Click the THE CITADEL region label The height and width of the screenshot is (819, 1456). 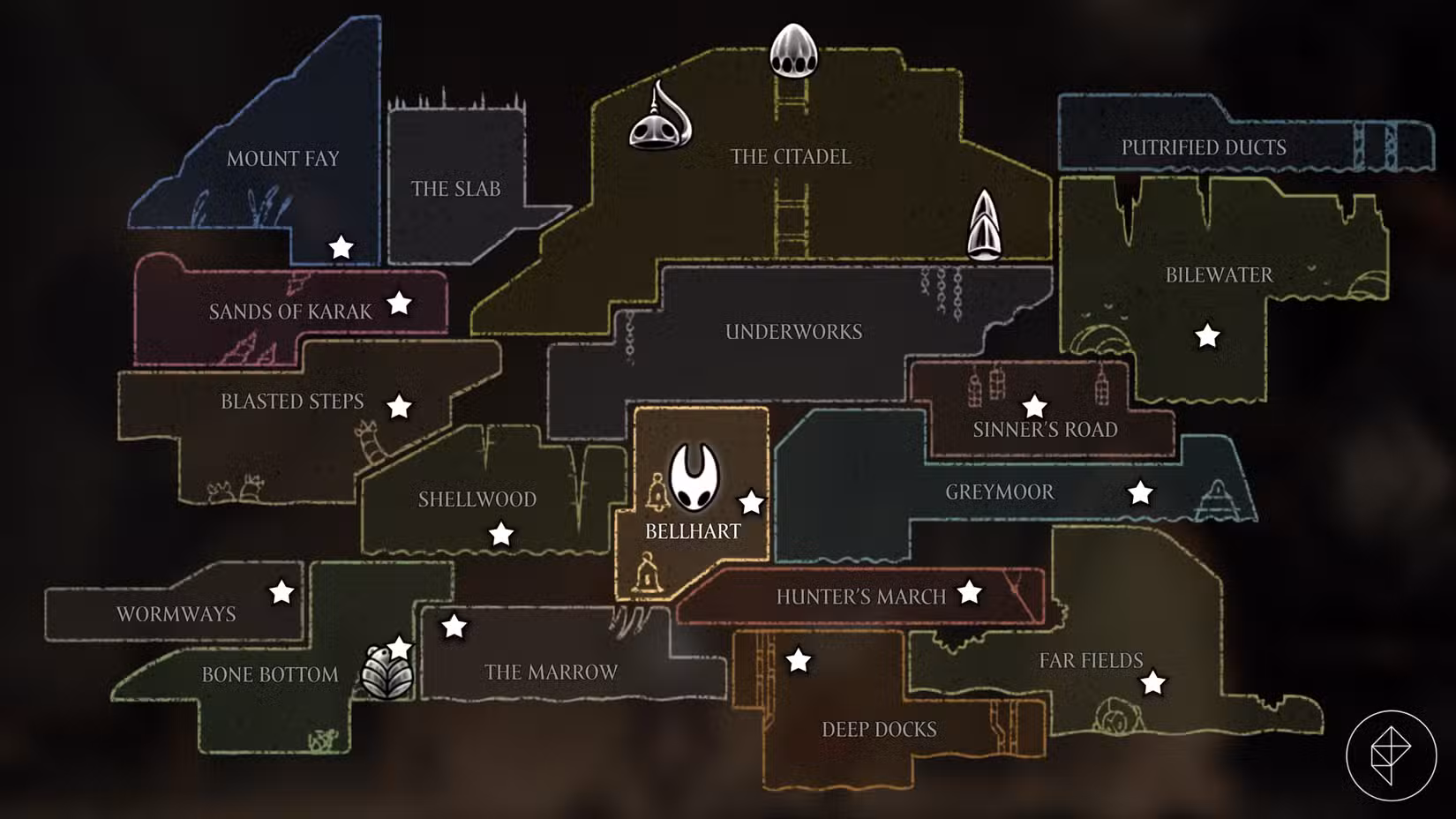(790, 157)
